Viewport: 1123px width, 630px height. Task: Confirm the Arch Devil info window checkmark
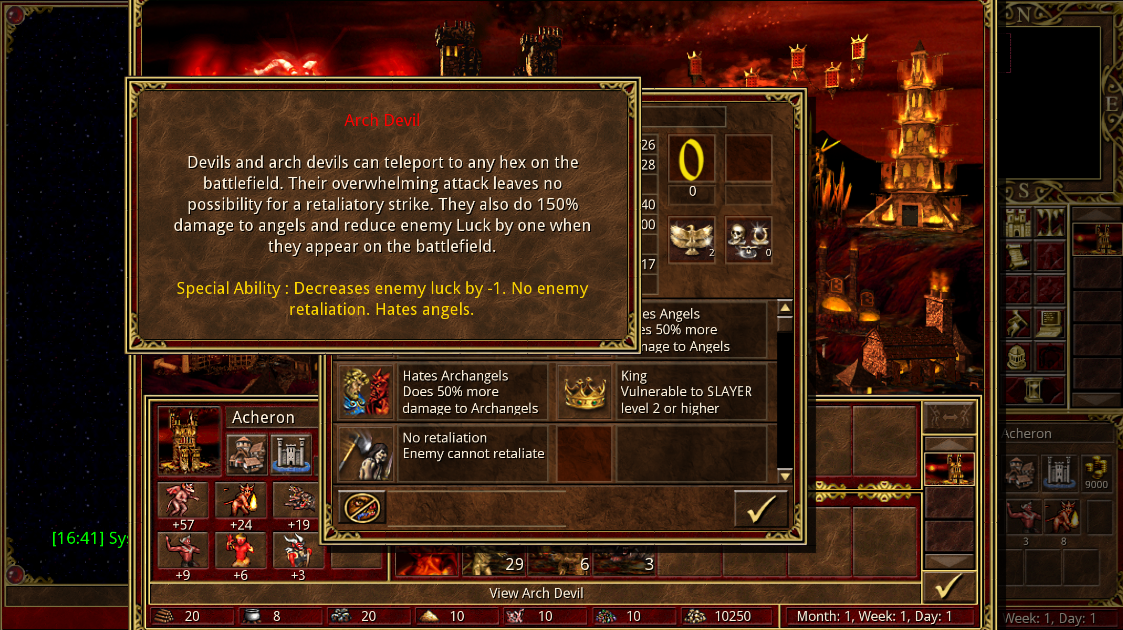[x=760, y=508]
